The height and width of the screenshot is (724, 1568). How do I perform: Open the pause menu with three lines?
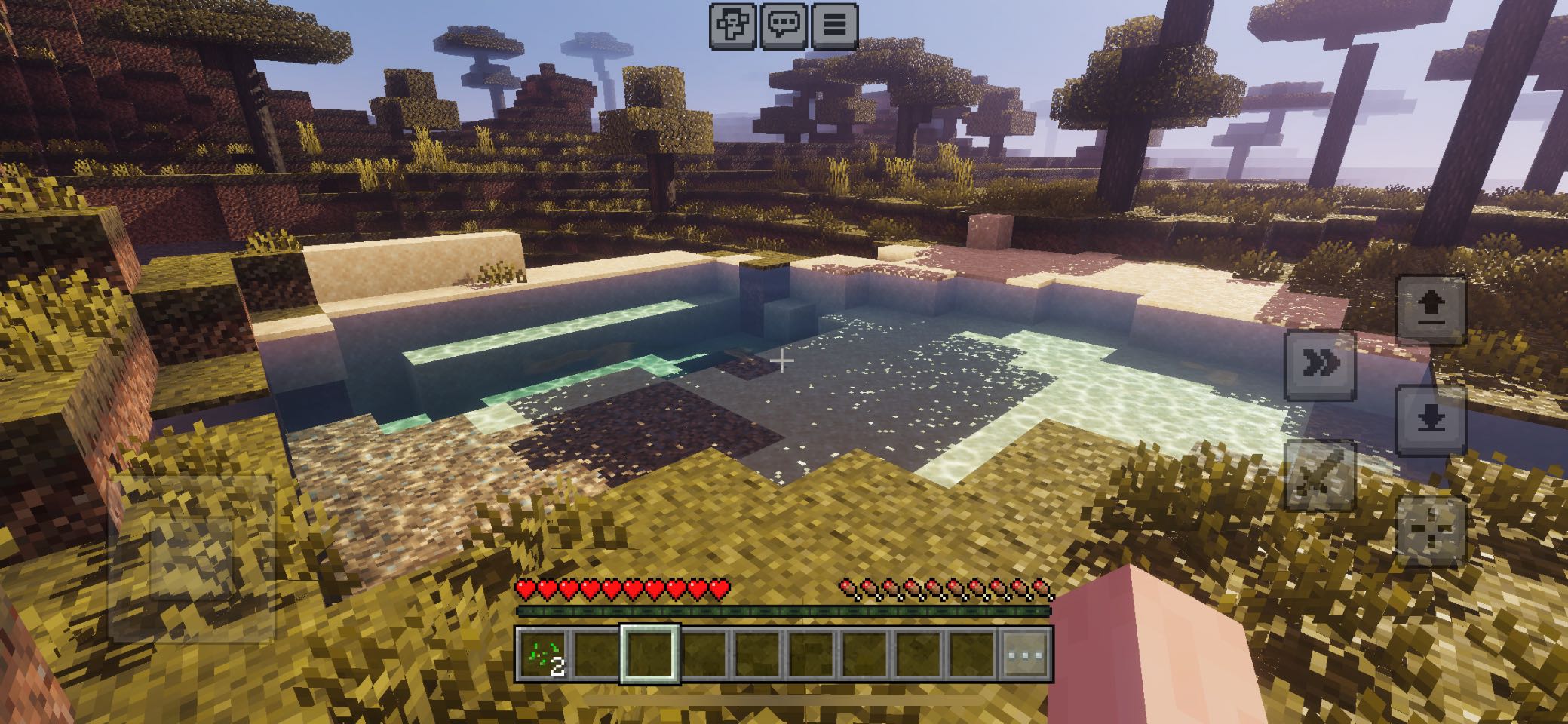click(x=834, y=26)
